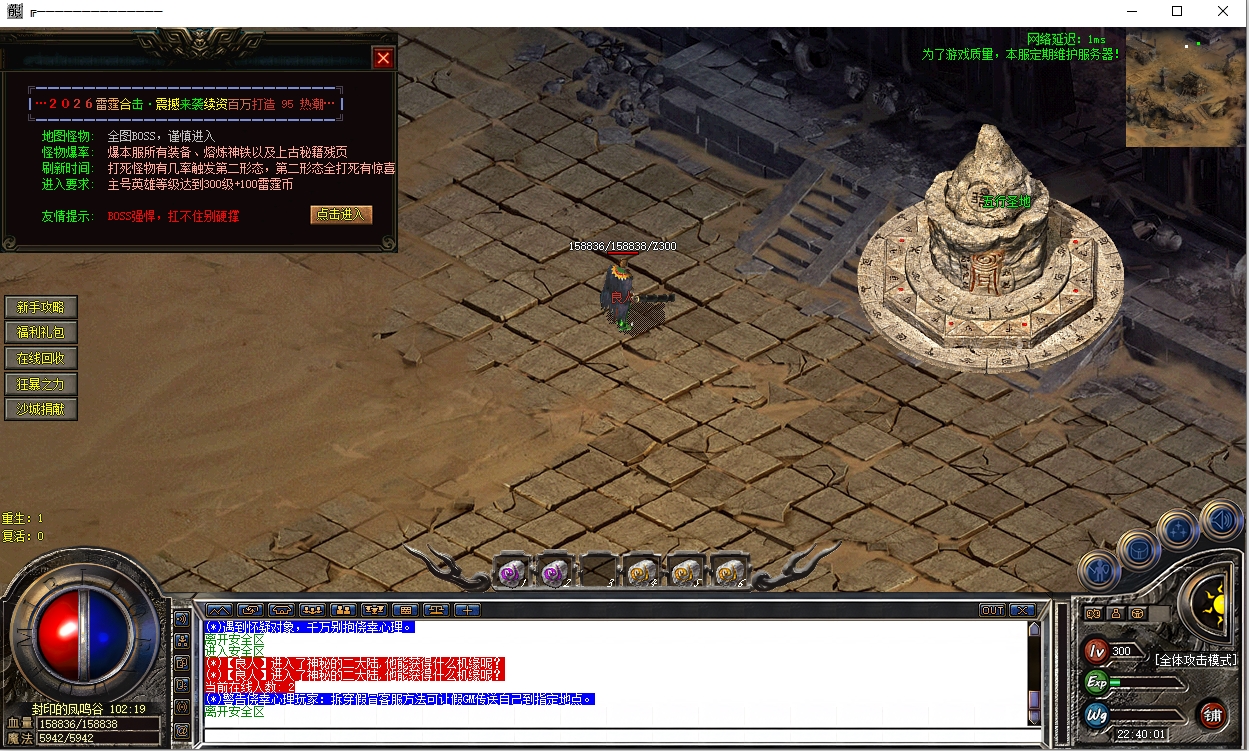Screen dimensions: 1249x751
Task: Select the 在线回收 online recycle button
Action: 41,358
